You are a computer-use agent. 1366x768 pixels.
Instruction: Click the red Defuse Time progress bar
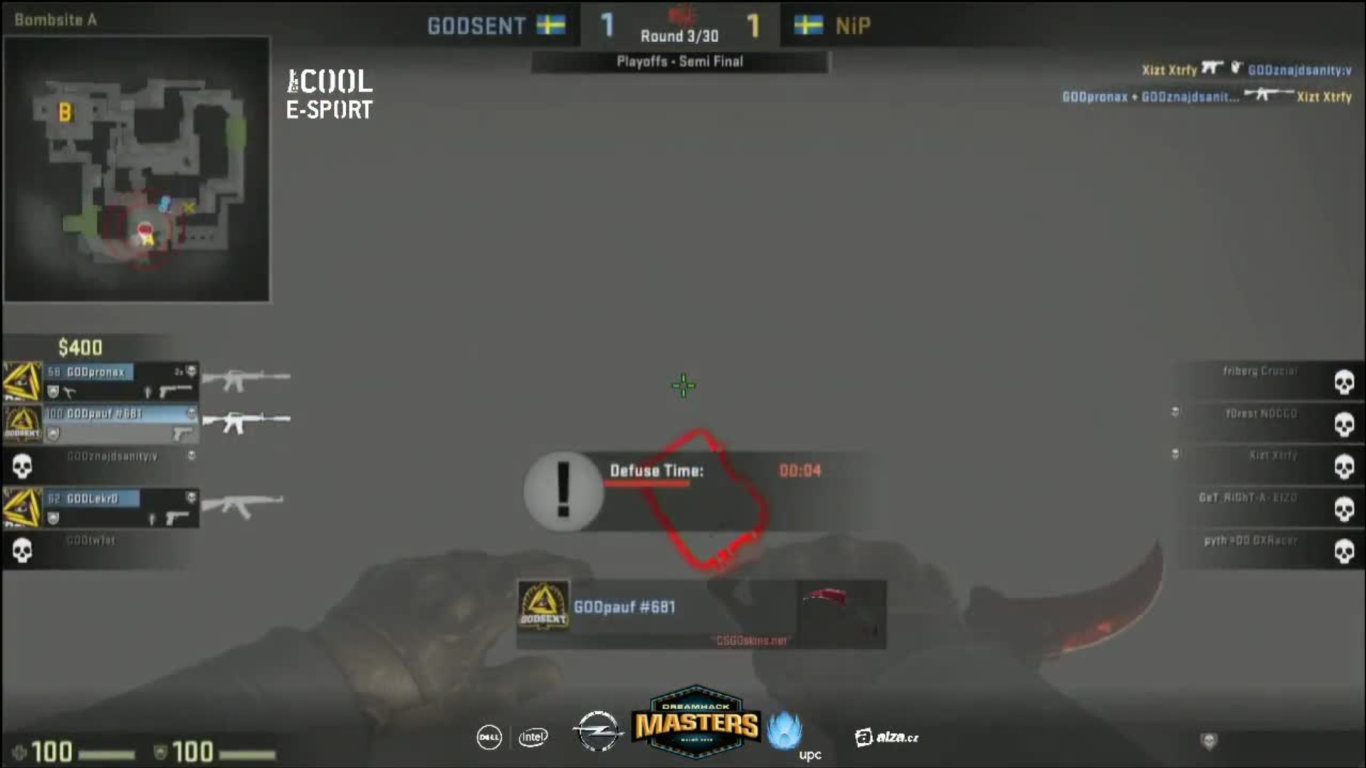point(648,481)
